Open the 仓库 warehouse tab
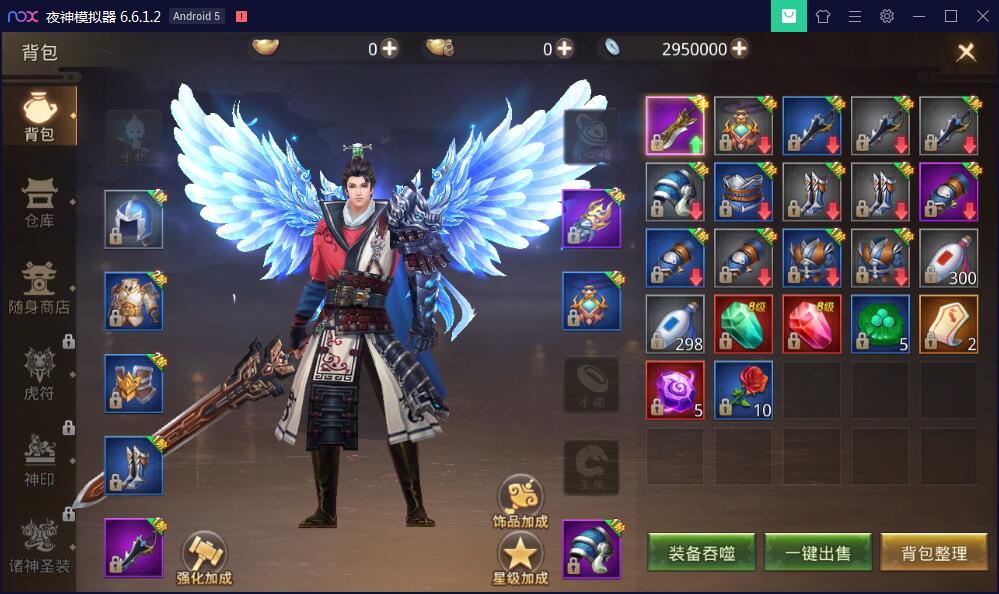The image size is (999, 594). pos(39,204)
